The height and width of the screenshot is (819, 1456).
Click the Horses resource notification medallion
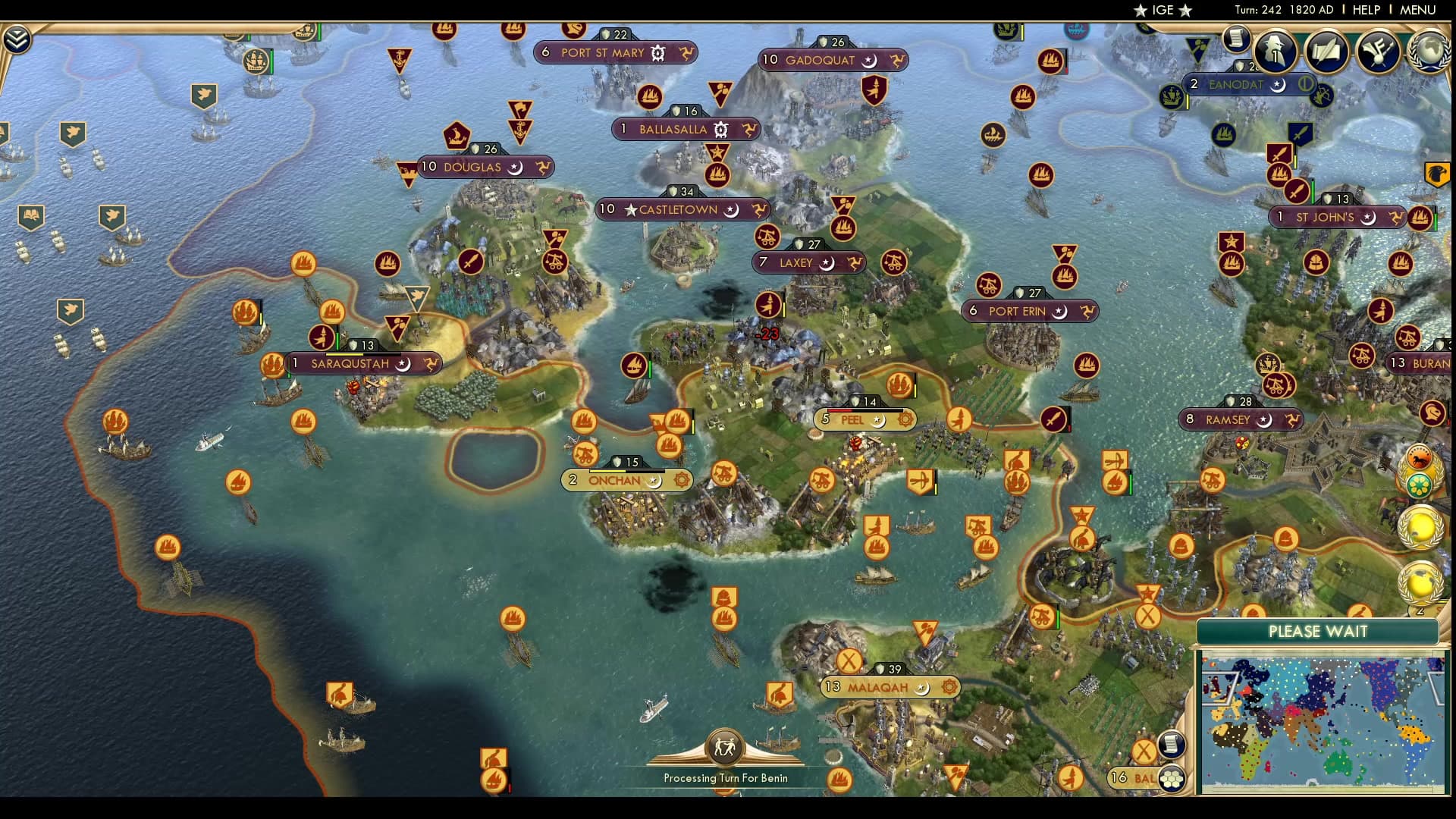tap(1419, 457)
